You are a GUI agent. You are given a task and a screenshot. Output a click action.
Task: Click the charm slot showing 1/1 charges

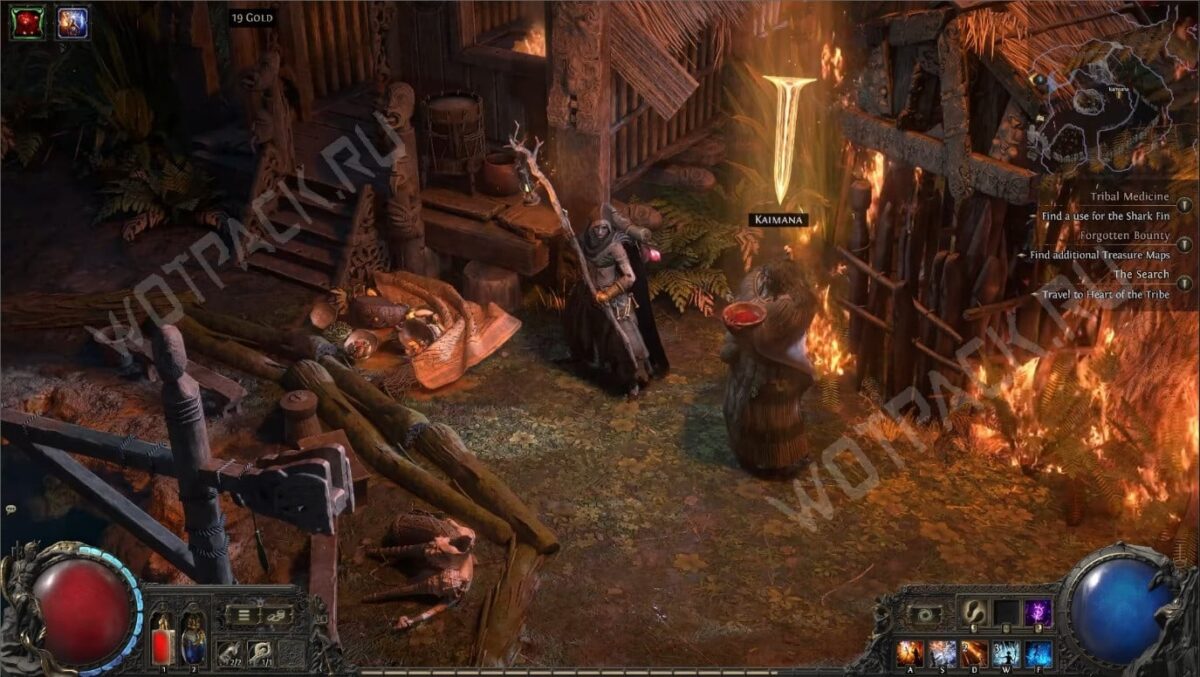coord(260,651)
